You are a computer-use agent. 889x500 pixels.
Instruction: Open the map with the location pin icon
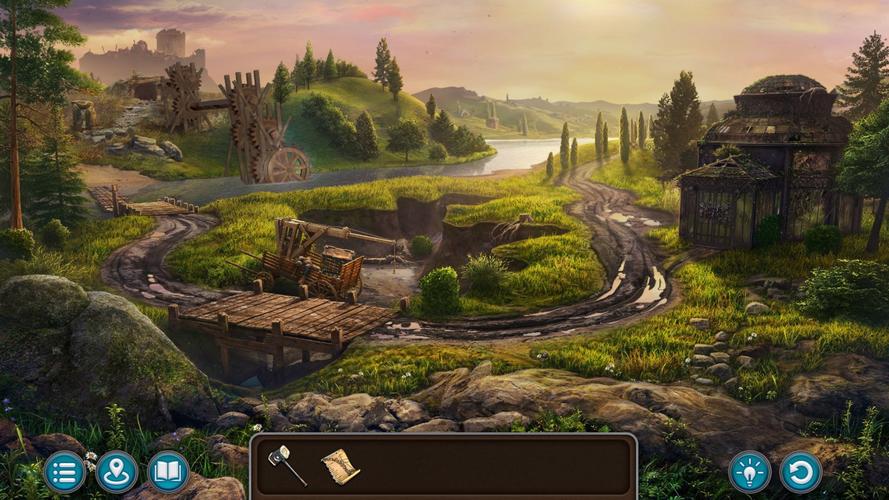[x=117, y=472]
